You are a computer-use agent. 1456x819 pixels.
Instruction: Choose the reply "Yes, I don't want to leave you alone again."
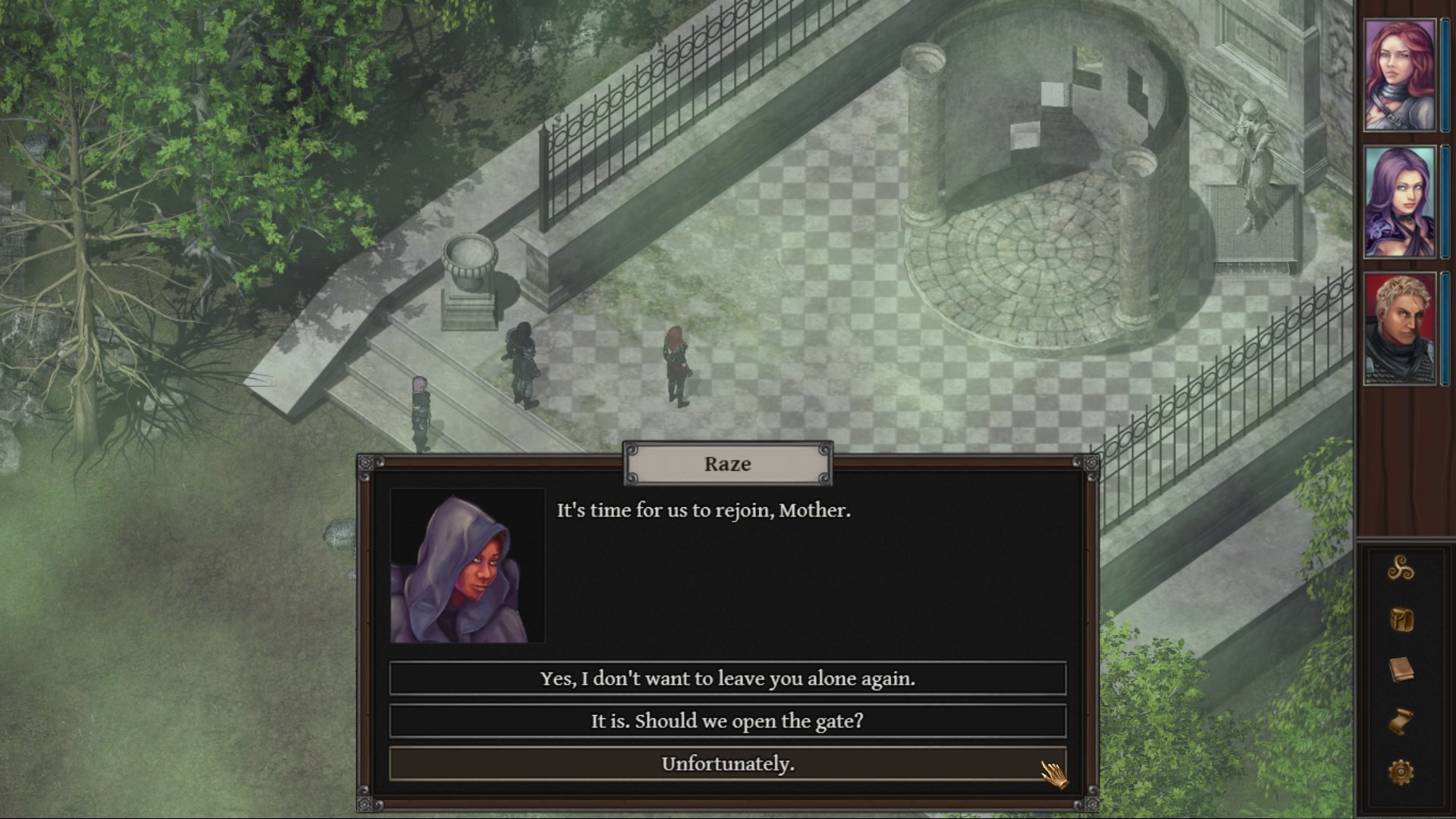(727, 678)
